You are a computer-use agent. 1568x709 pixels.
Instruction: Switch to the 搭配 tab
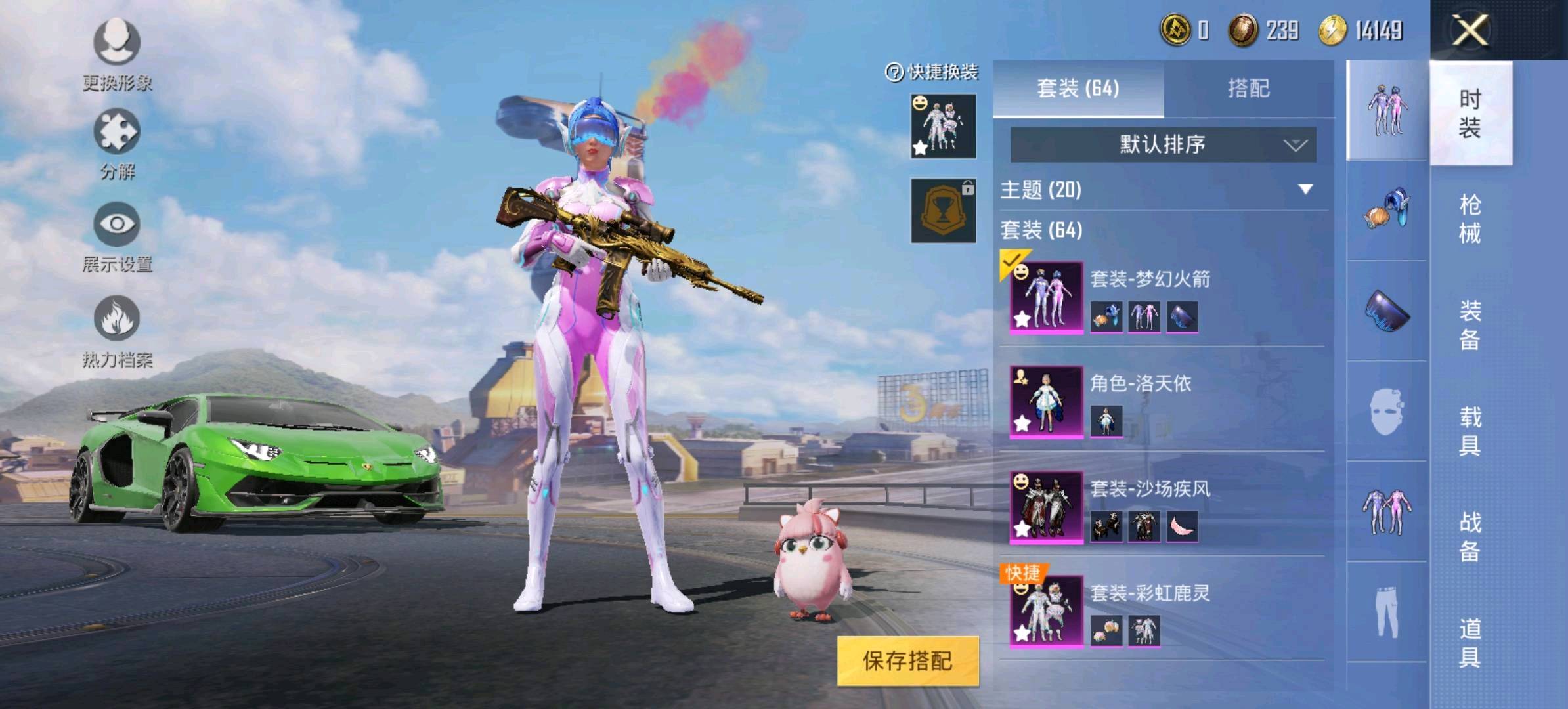click(1248, 89)
